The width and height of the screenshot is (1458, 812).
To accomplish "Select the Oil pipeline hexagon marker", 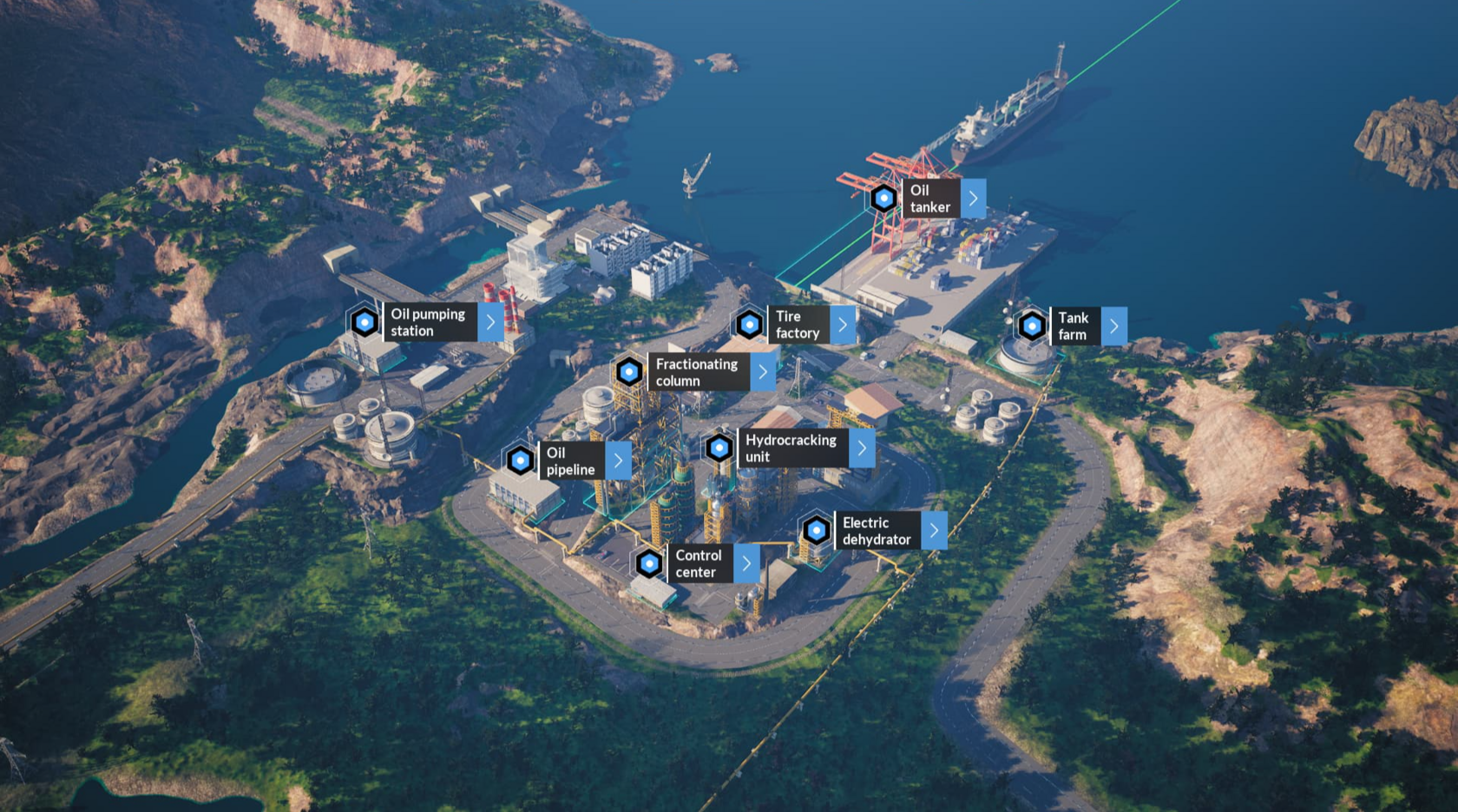I will click(x=520, y=461).
